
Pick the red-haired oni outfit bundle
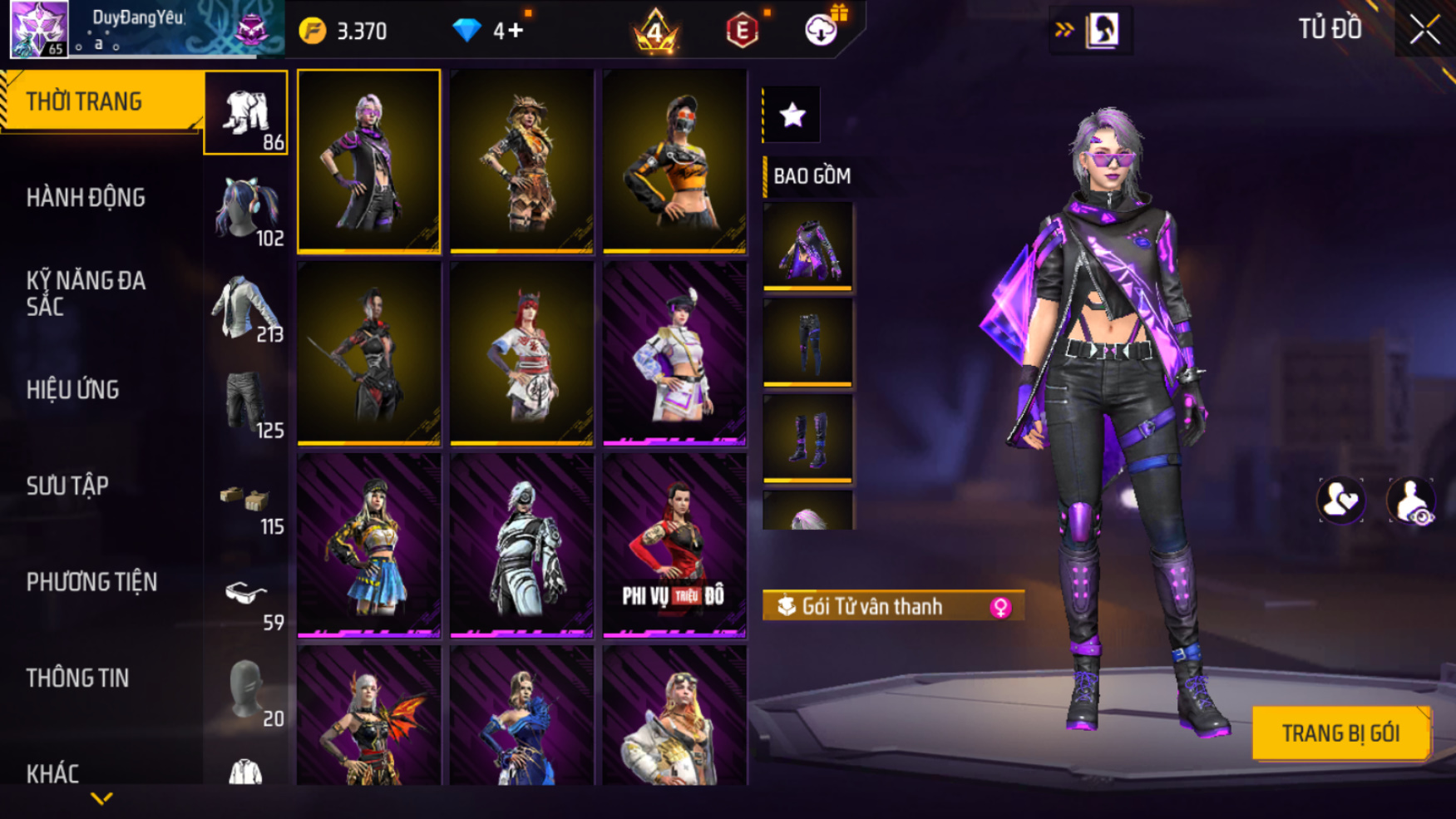pos(521,353)
